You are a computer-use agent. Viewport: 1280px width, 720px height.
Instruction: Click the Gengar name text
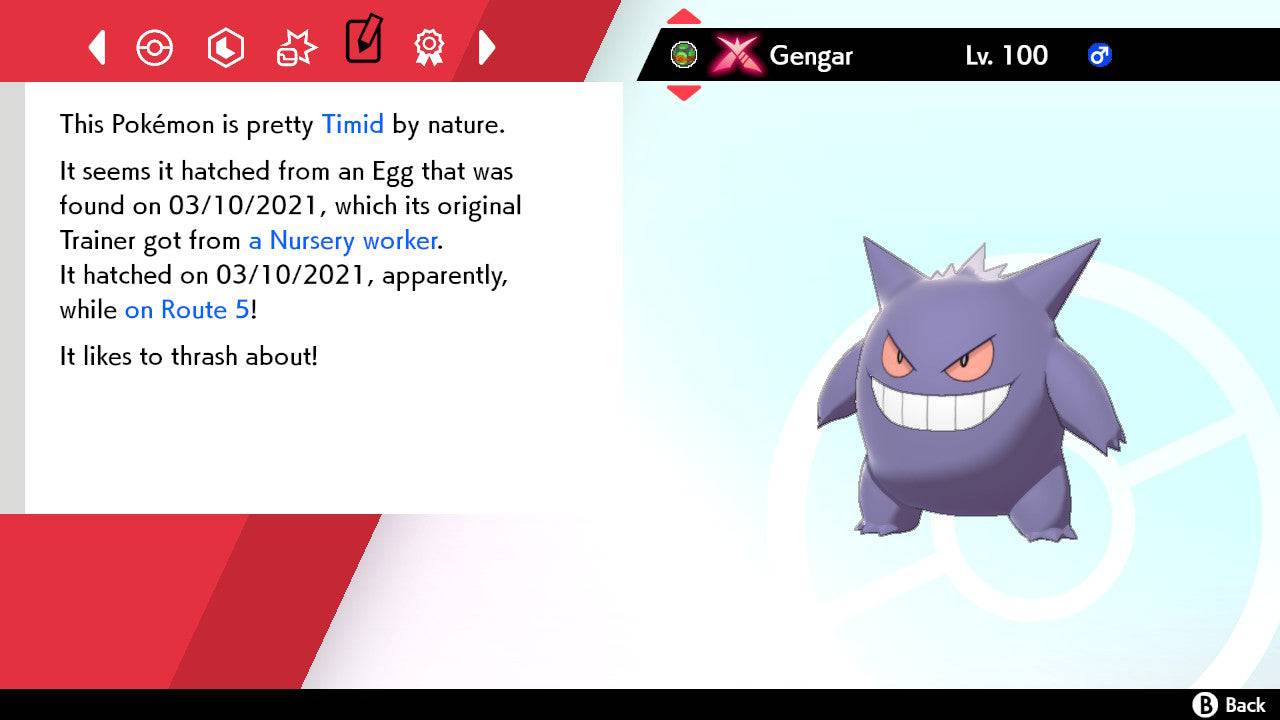(x=811, y=56)
